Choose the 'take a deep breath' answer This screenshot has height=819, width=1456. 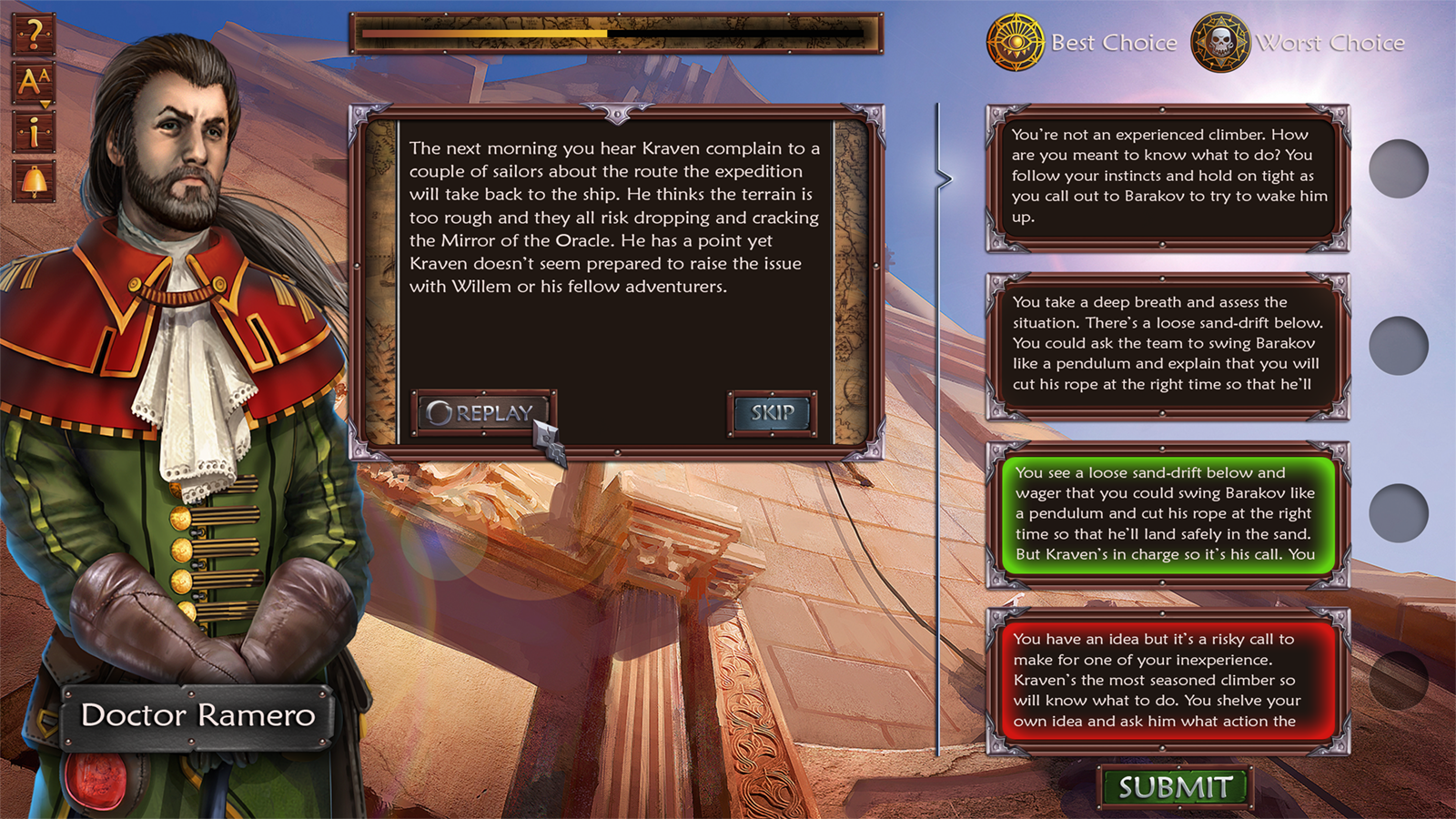[1168, 344]
